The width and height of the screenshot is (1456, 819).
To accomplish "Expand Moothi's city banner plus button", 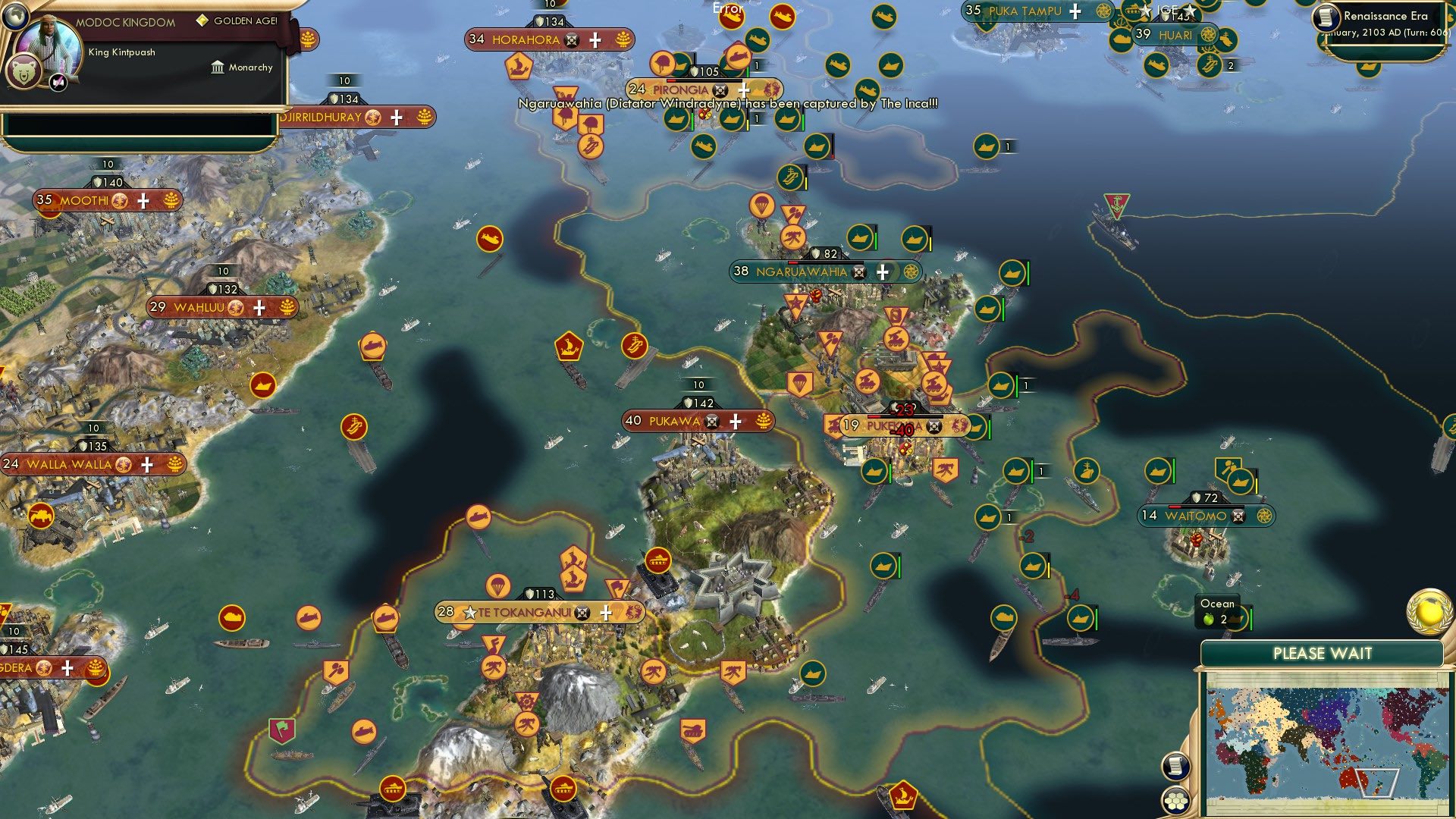I will pyautogui.click(x=145, y=200).
